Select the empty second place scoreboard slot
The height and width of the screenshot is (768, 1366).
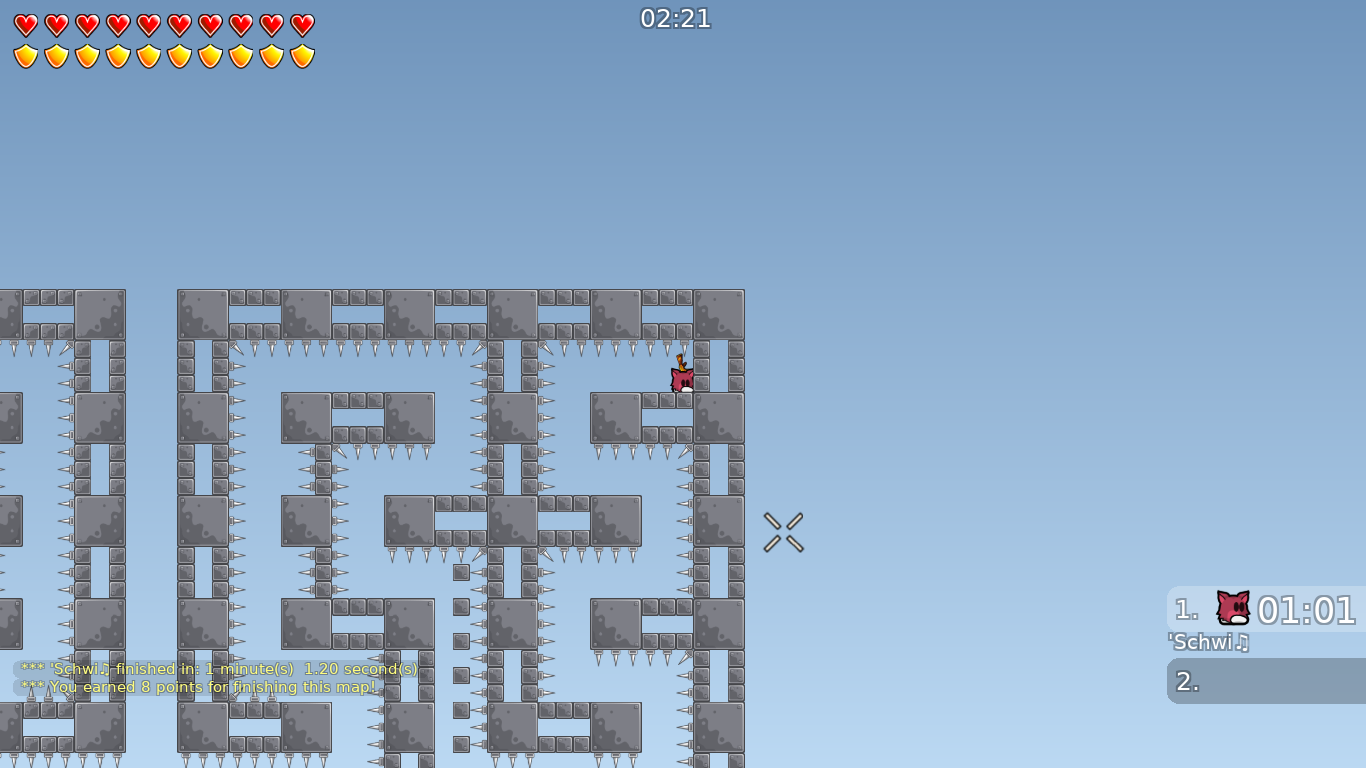[1265, 681]
